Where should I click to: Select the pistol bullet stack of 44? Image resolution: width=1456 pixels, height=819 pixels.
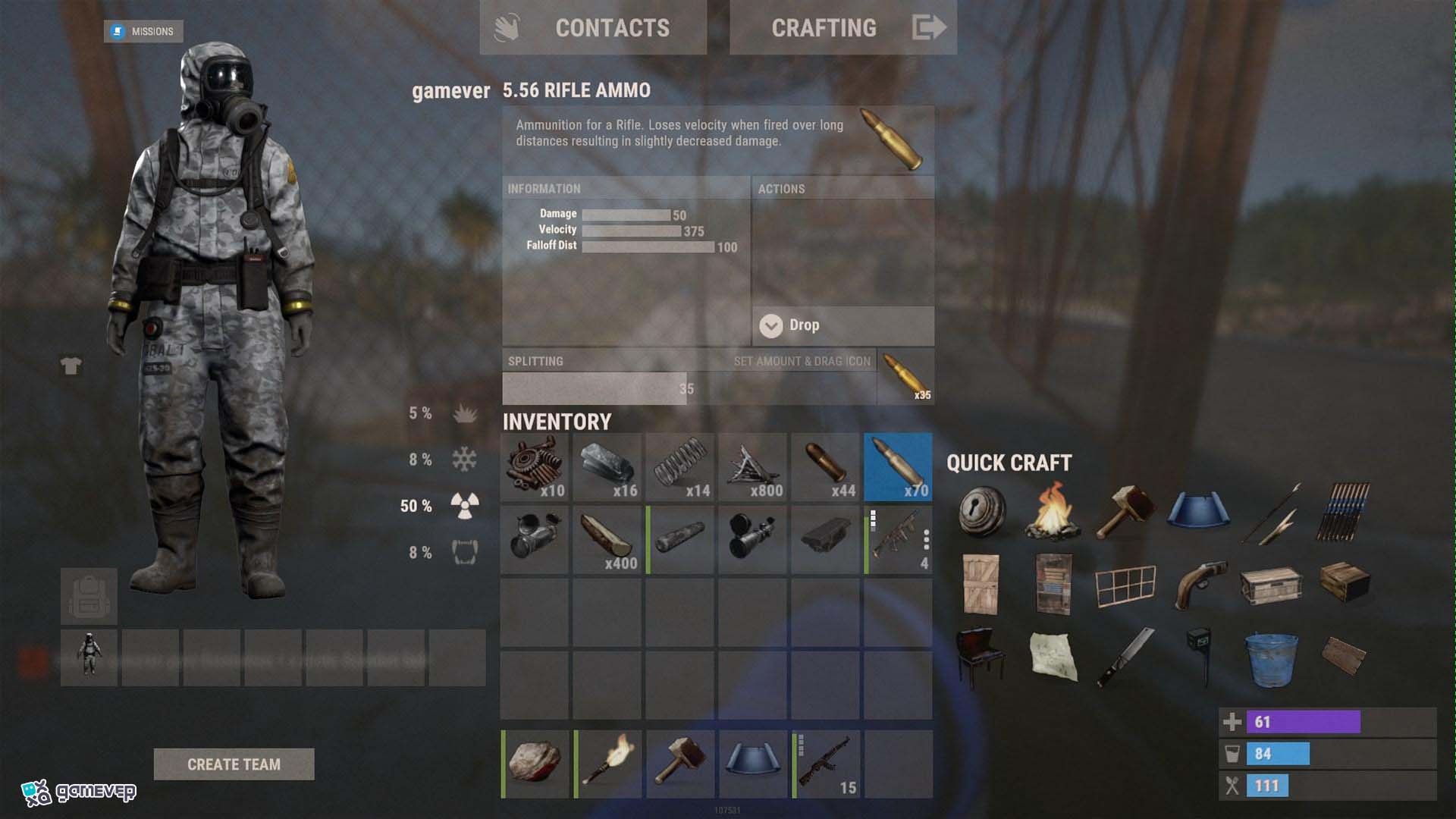point(826,467)
